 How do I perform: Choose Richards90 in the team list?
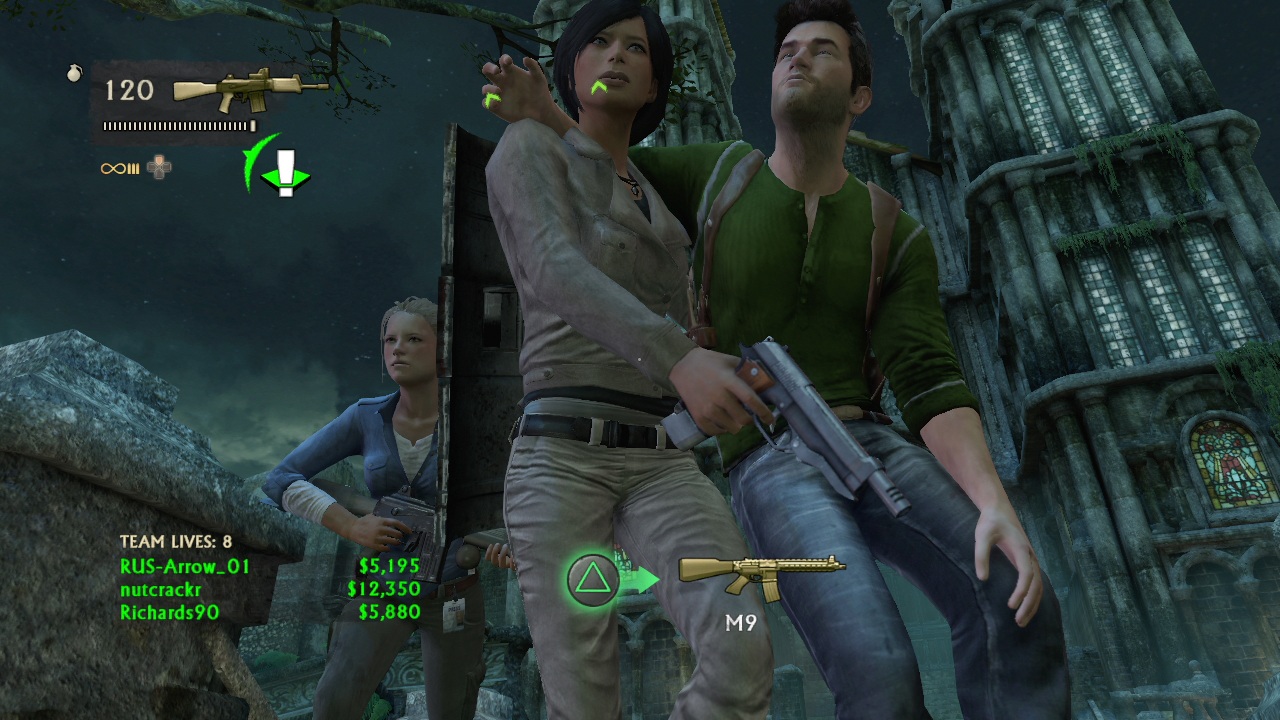click(169, 612)
